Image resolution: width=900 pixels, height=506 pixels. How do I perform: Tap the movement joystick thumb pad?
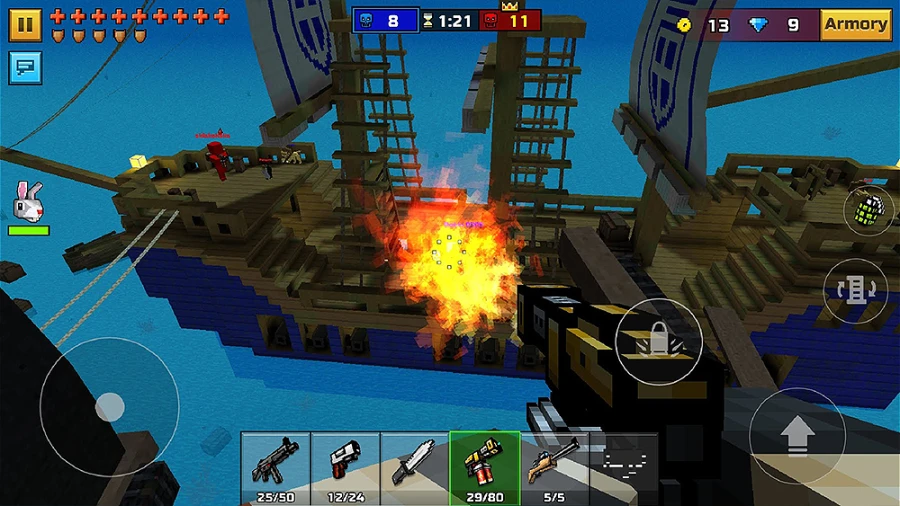(x=109, y=407)
